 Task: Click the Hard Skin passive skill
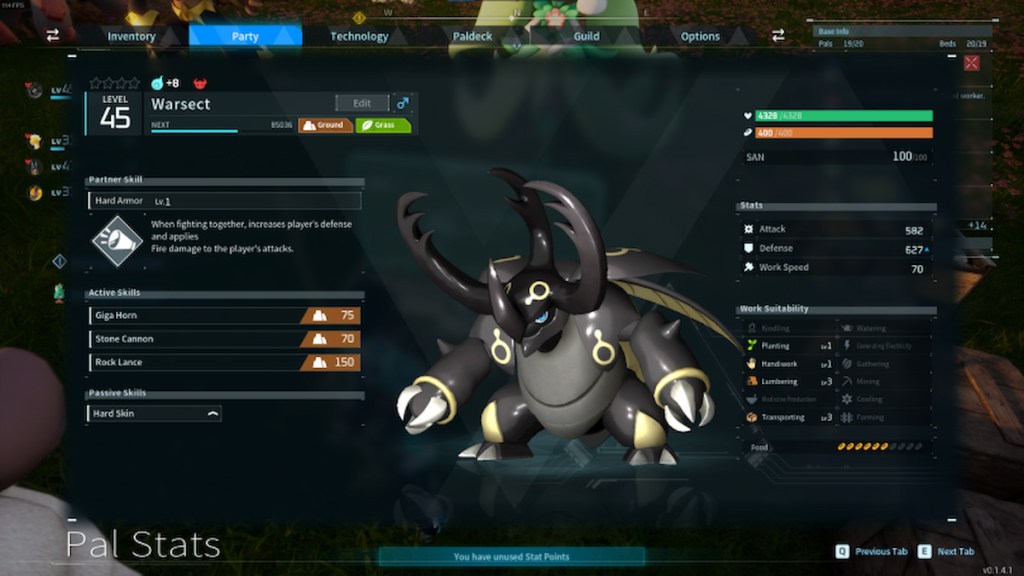(x=155, y=413)
